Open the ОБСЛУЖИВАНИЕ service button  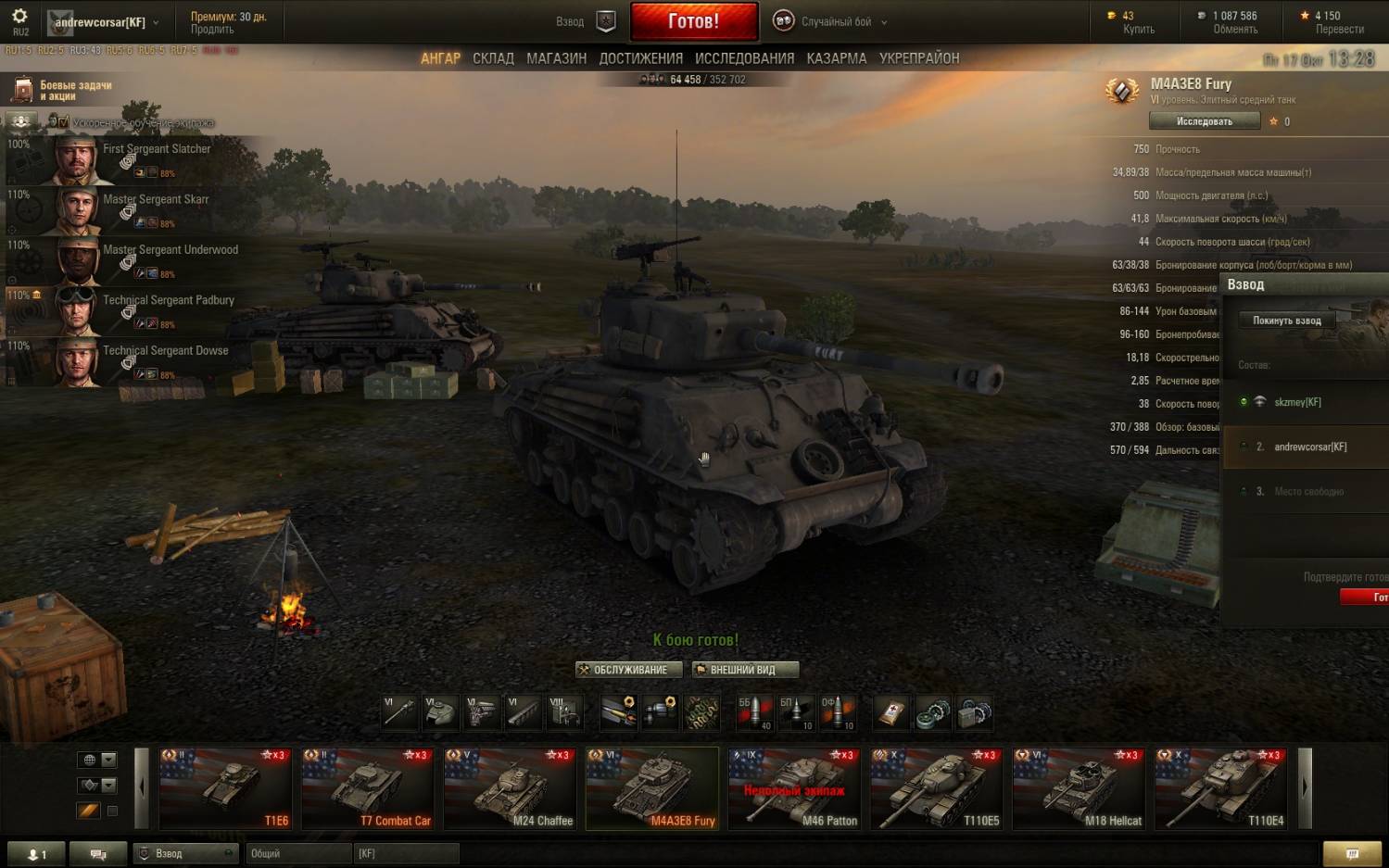629,670
